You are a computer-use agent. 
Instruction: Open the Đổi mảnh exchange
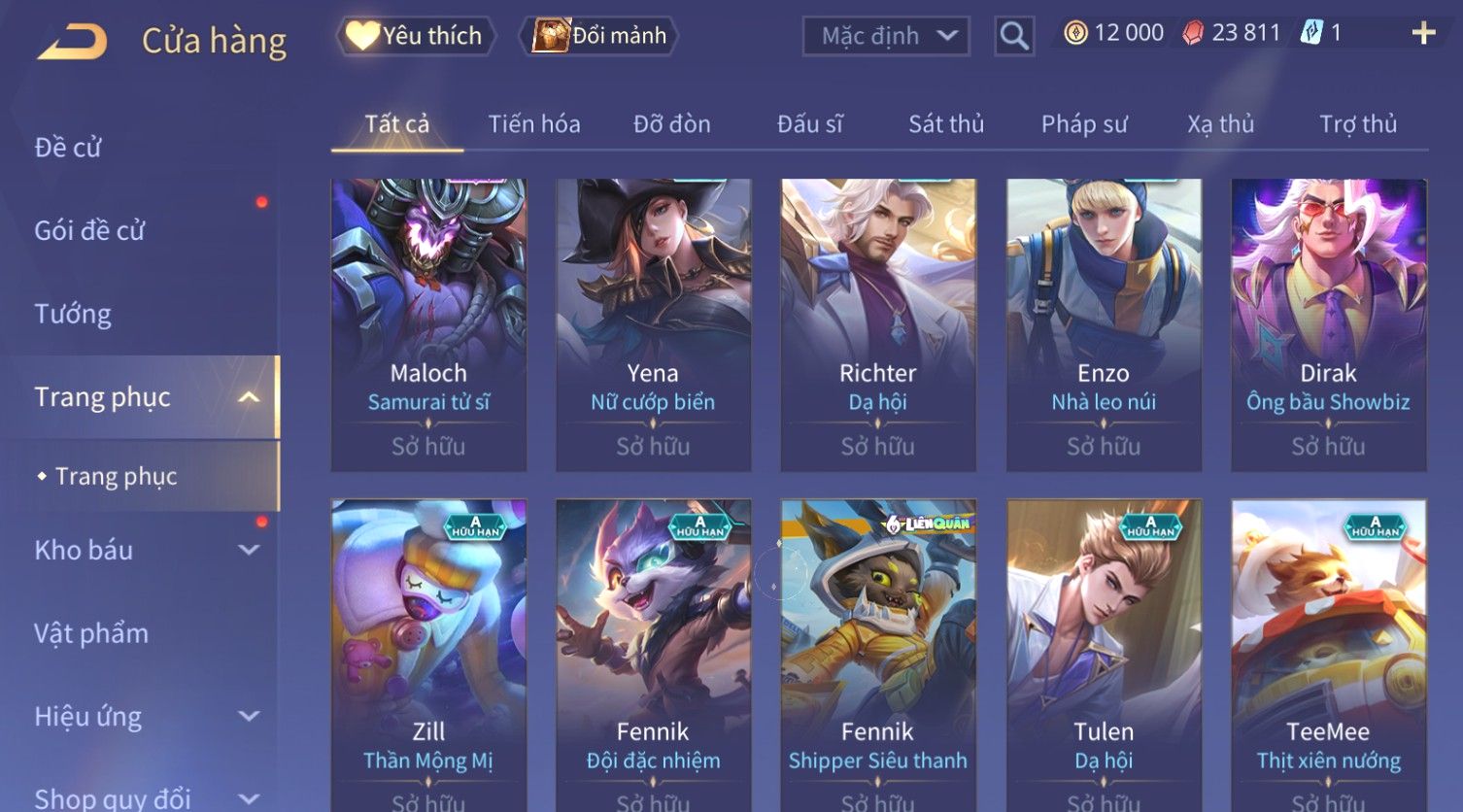click(x=599, y=36)
